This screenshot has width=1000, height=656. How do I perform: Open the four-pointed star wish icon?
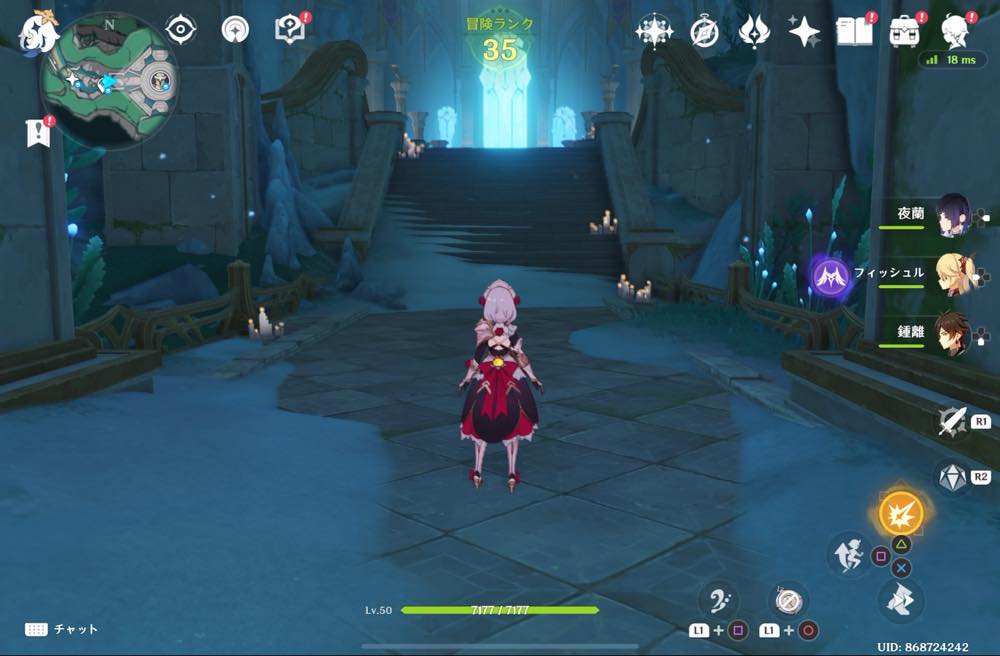tap(803, 32)
